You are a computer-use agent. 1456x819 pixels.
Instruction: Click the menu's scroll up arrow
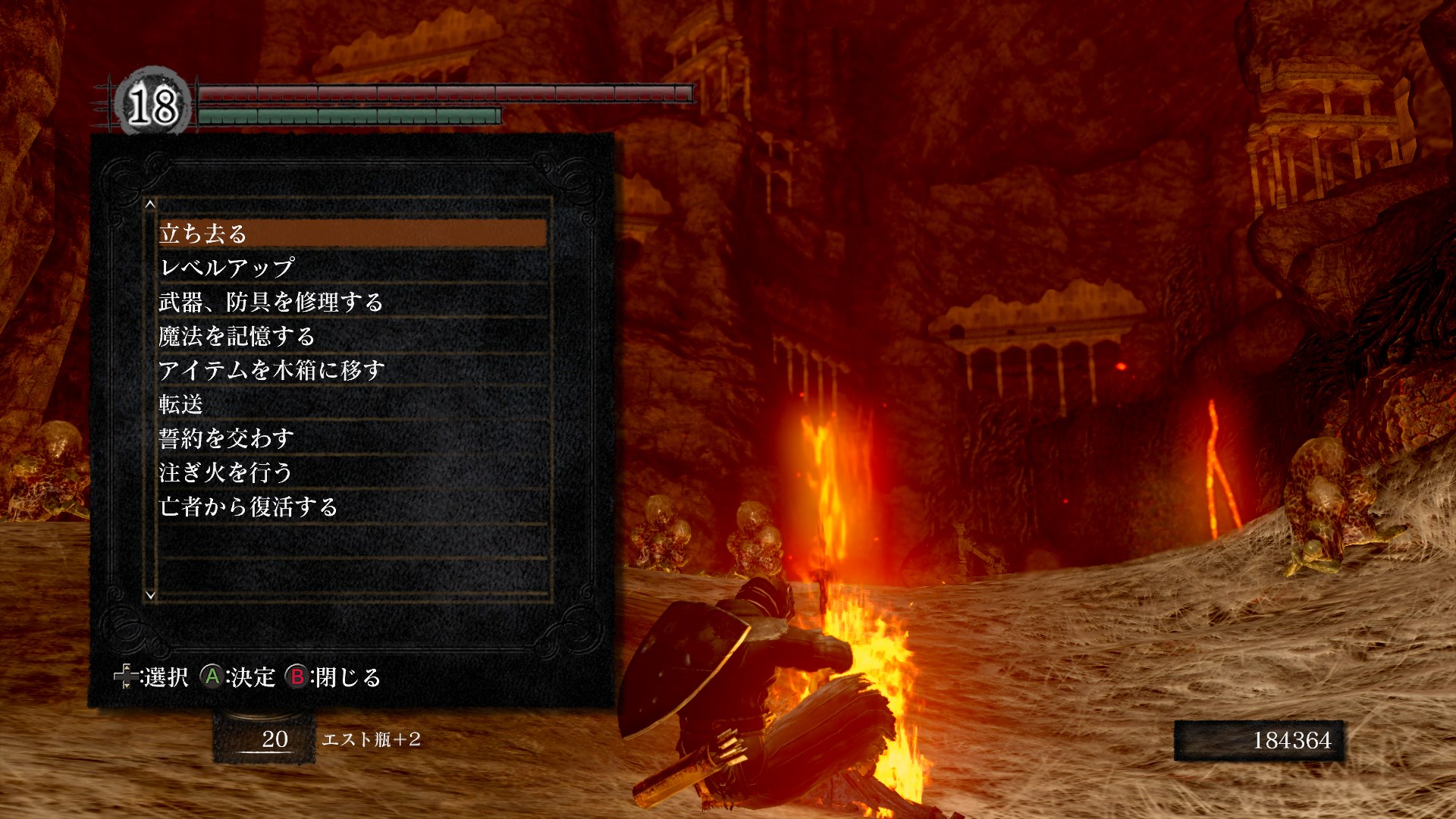tap(150, 204)
